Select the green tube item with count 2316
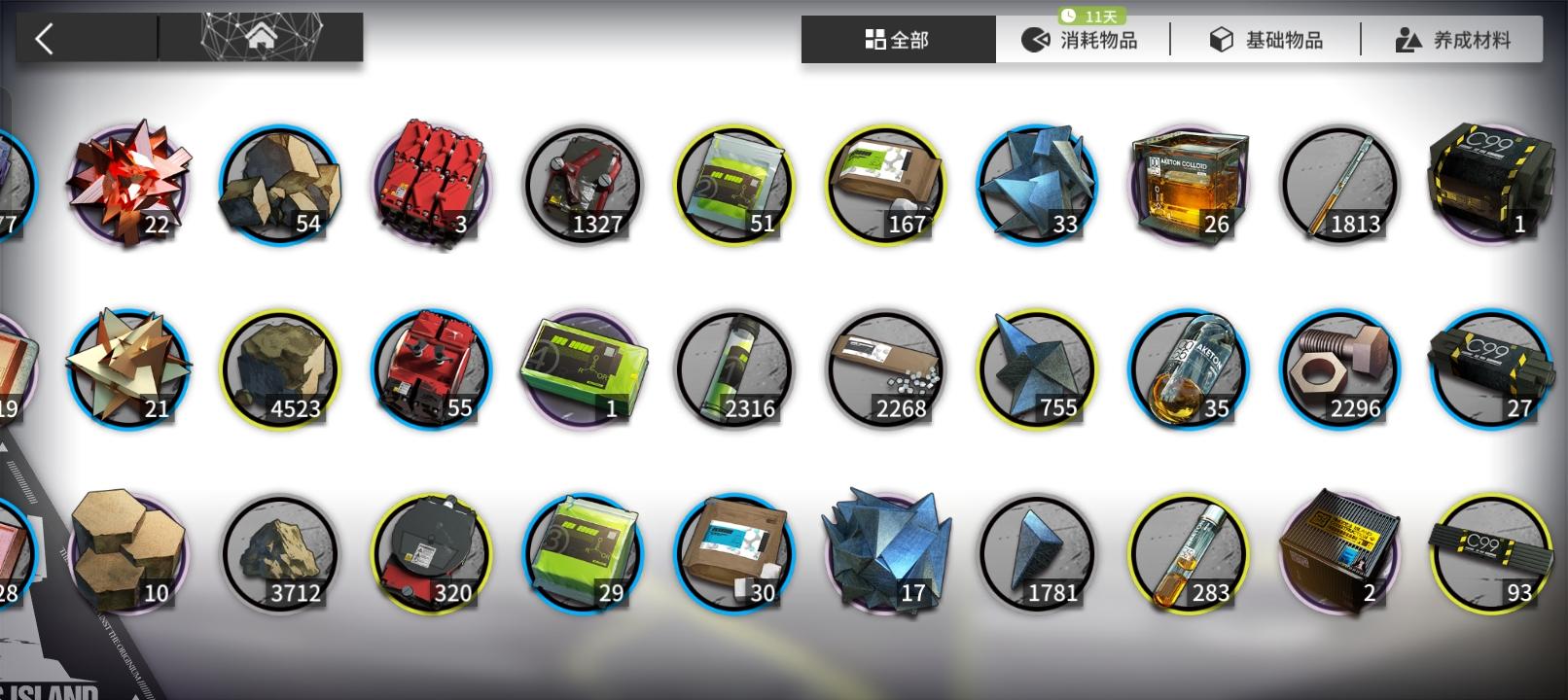Image resolution: width=1568 pixels, height=700 pixels. (x=733, y=367)
